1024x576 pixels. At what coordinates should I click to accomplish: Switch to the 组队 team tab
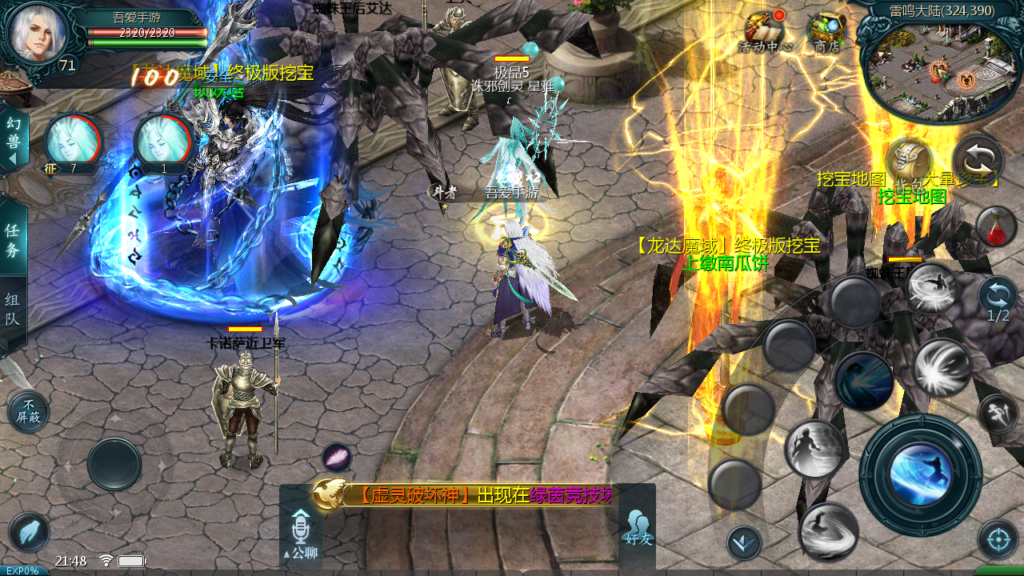[13, 310]
